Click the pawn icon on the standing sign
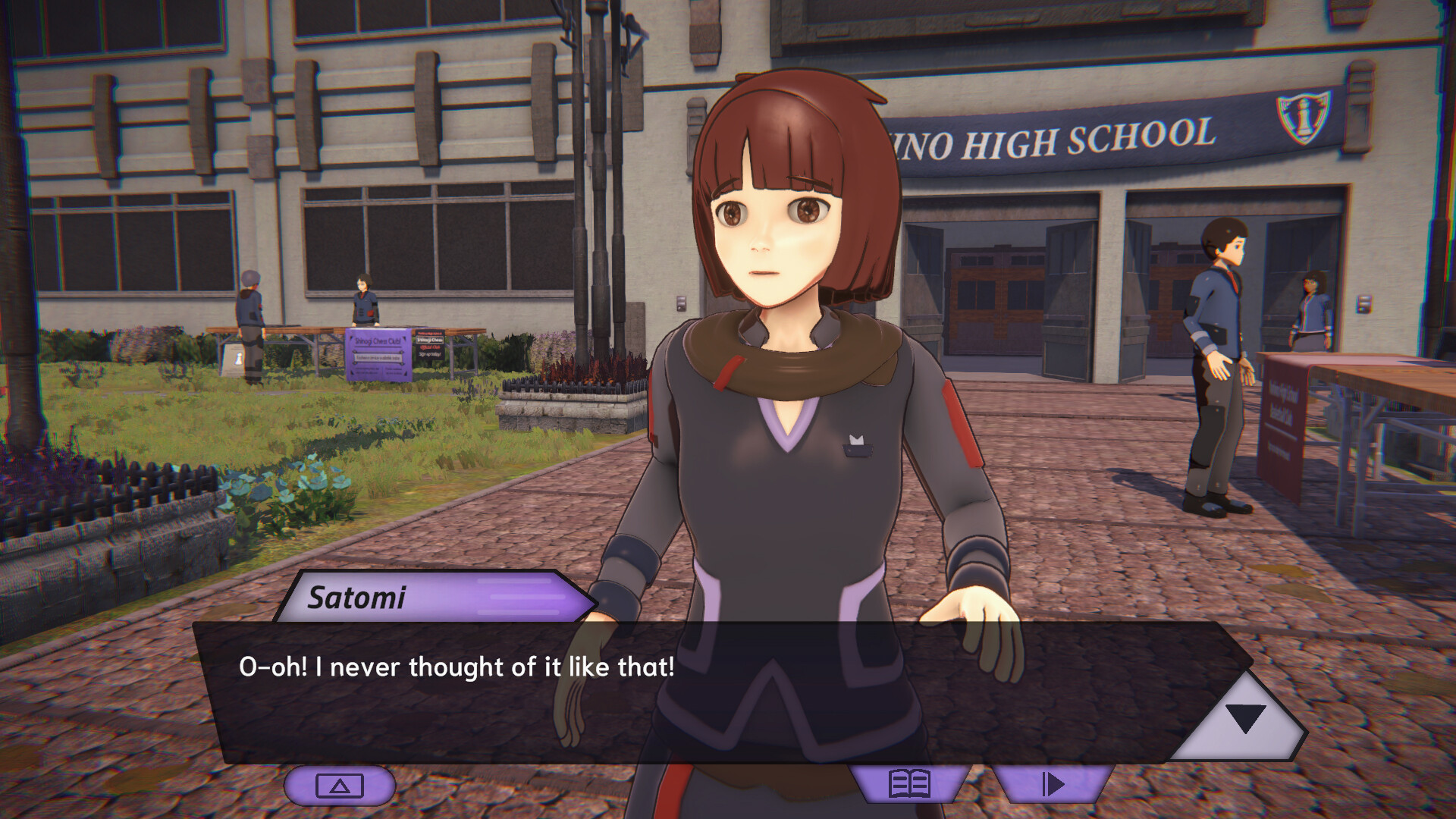The image size is (1456, 819). [x=238, y=356]
